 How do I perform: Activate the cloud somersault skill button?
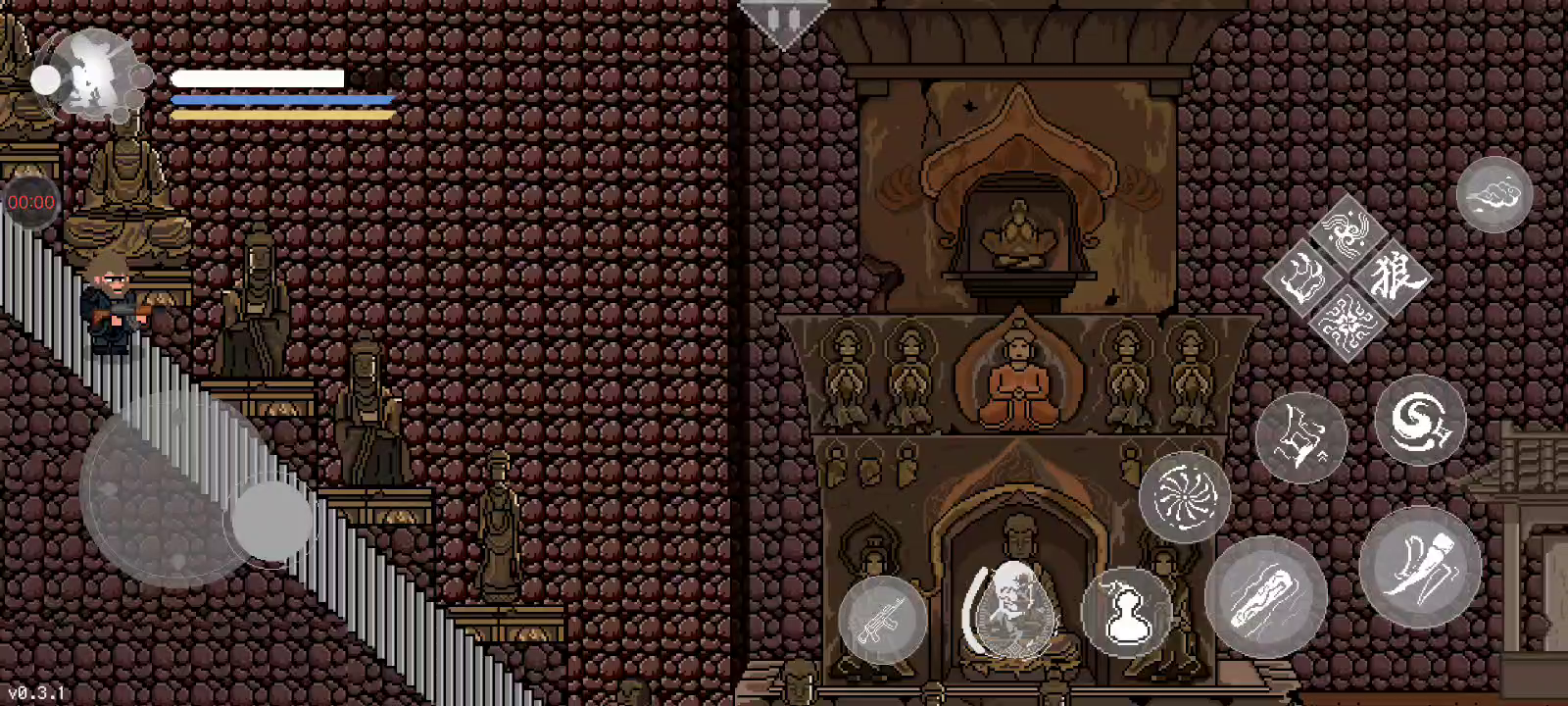1494,194
